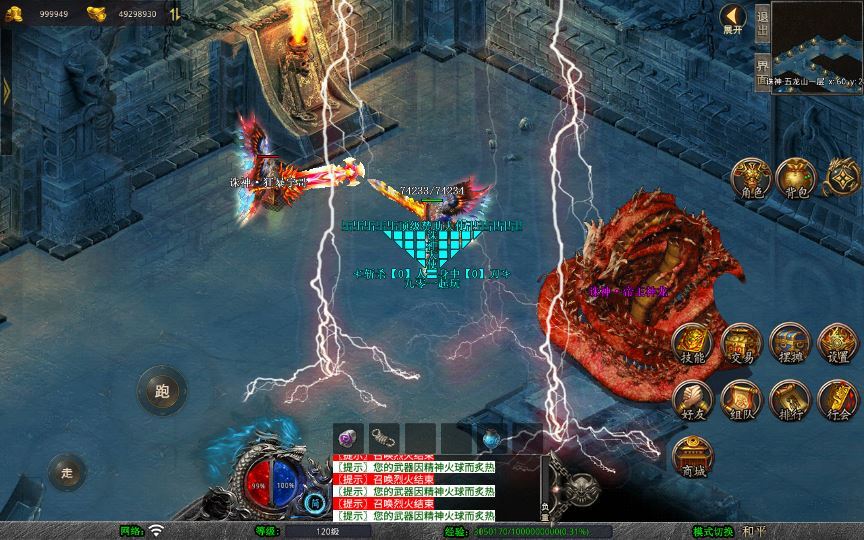Open the 技能 skills menu
This screenshot has height=540, width=864.
pyautogui.click(x=692, y=343)
